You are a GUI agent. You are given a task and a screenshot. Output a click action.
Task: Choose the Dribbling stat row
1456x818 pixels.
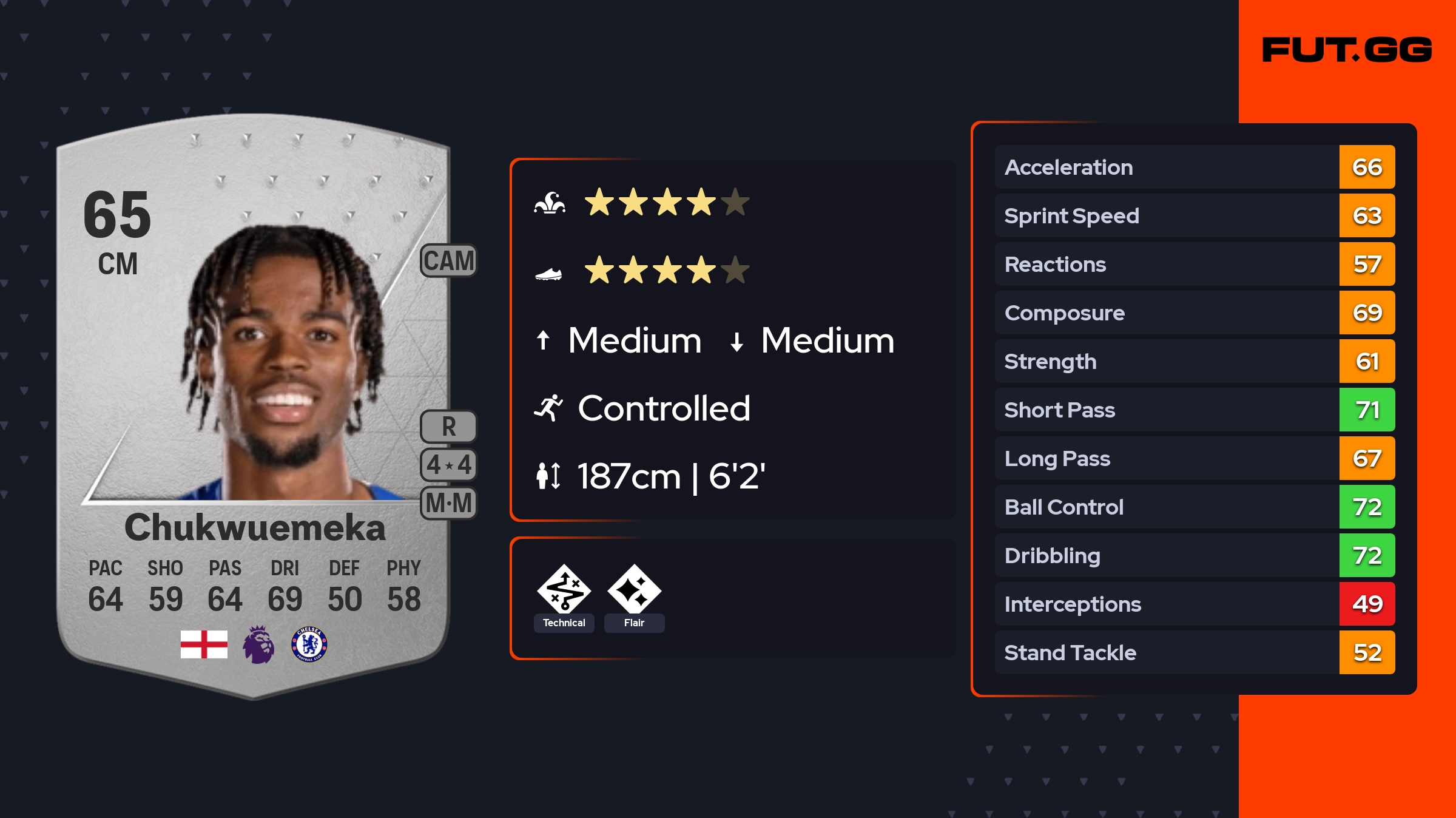[x=1194, y=555]
